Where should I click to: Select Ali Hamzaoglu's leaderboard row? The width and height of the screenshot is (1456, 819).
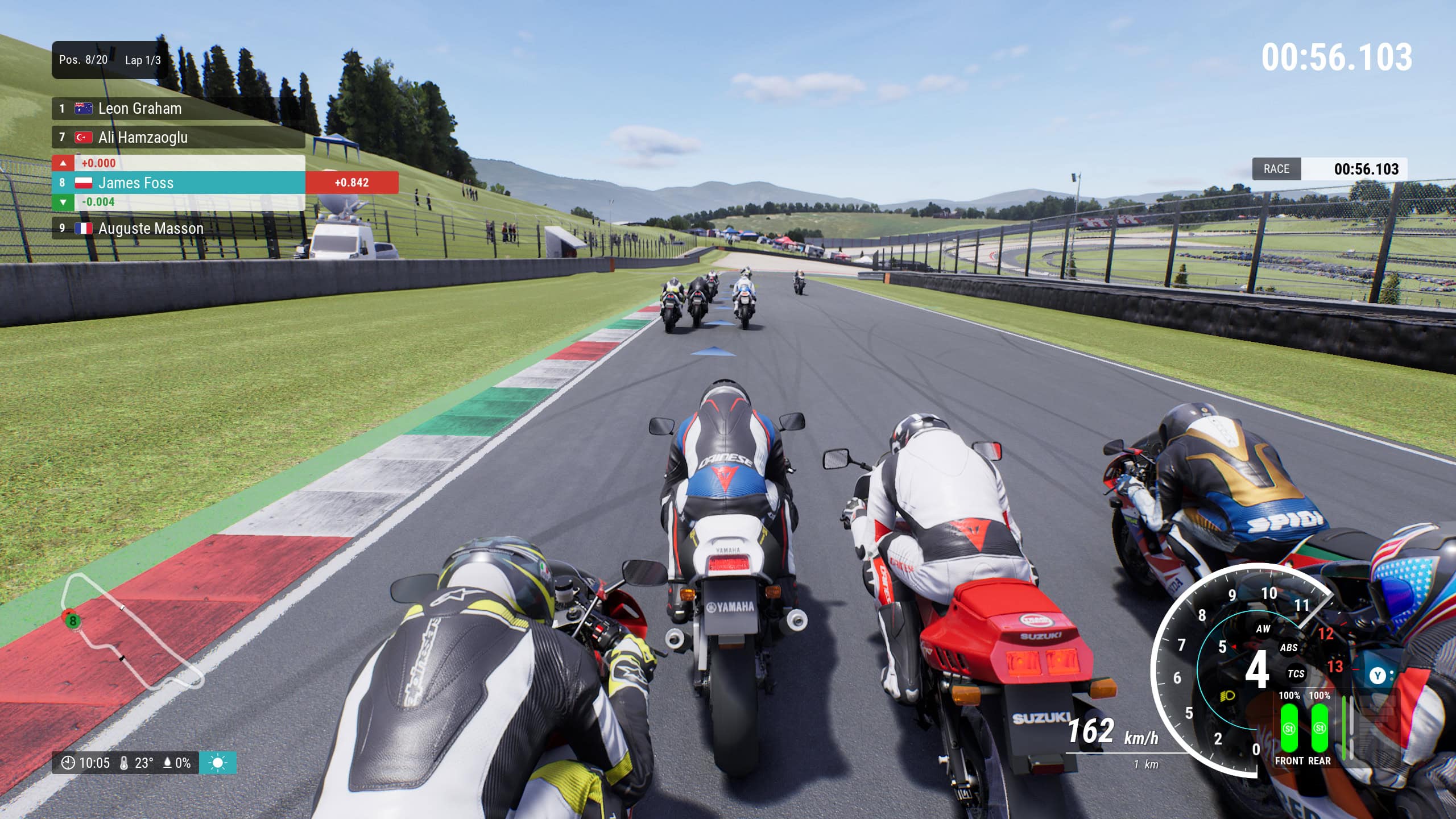[x=178, y=138]
